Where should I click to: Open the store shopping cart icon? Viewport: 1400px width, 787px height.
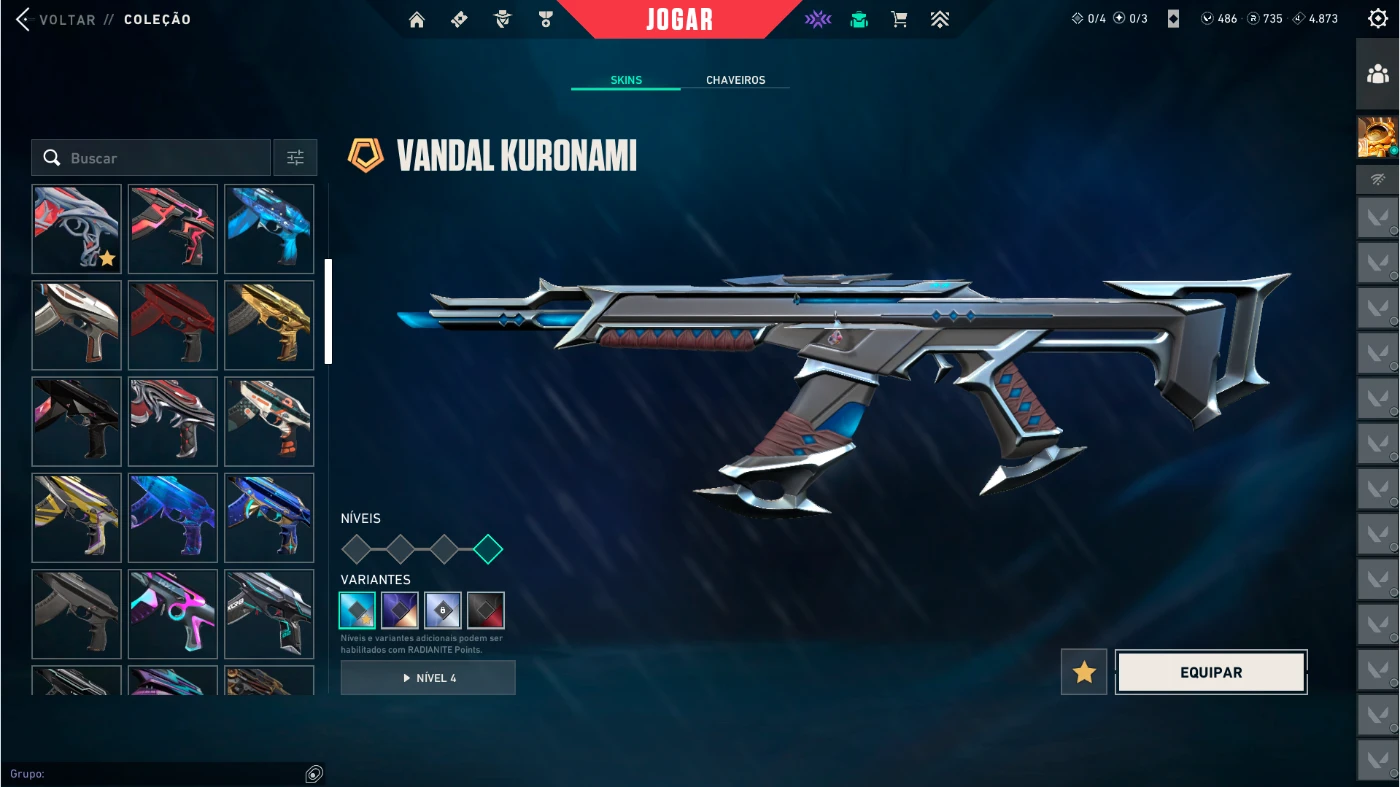pyautogui.click(x=899, y=19)
